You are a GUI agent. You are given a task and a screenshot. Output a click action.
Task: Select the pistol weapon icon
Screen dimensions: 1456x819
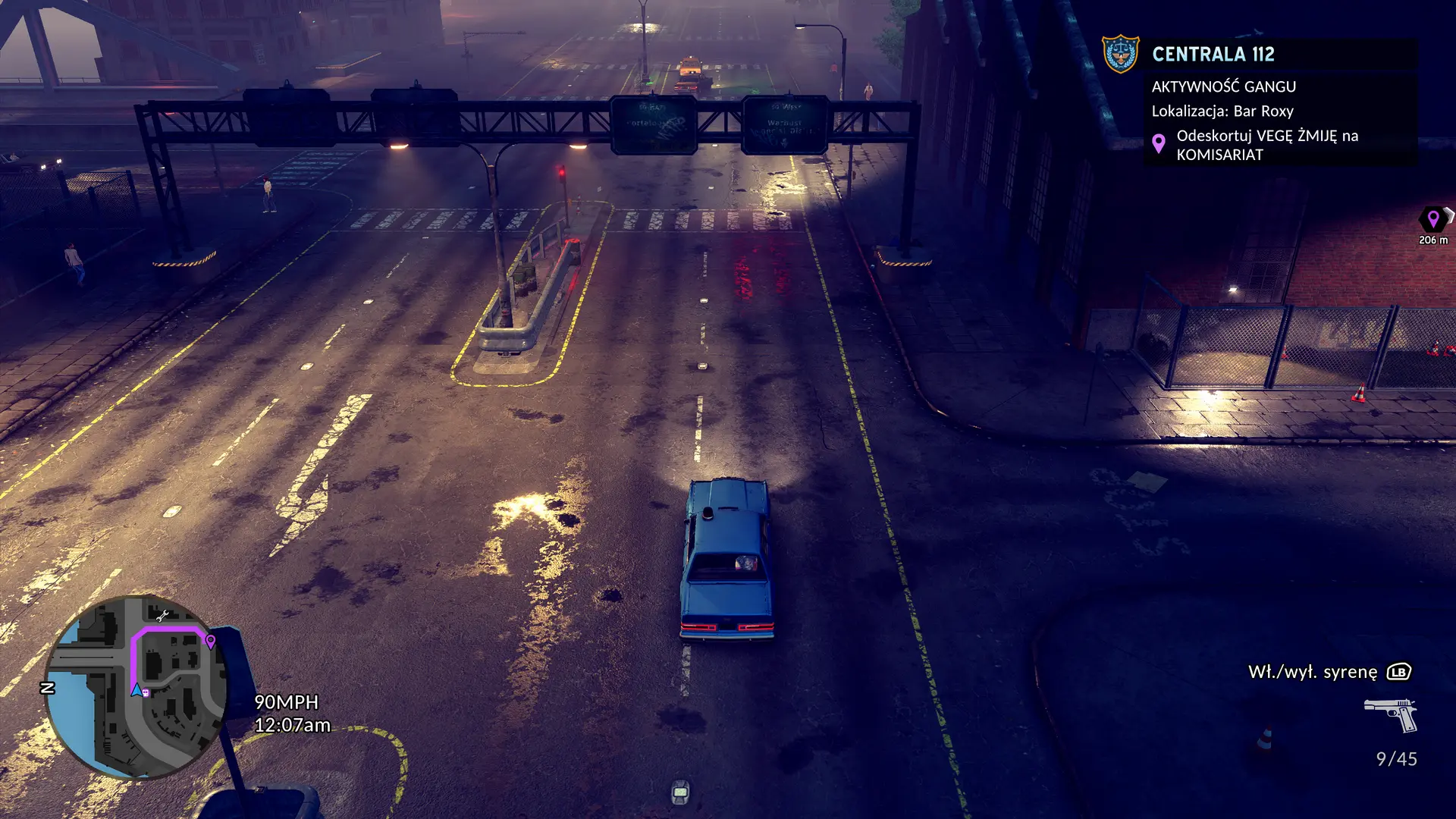pos(1392,714)
